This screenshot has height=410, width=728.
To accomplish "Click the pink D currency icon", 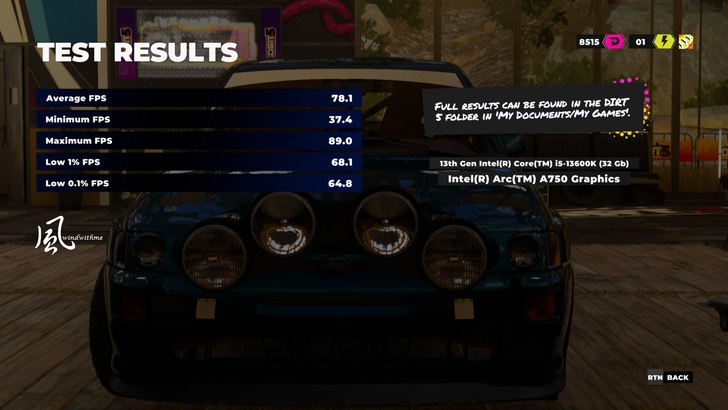I will coord(613,41).
